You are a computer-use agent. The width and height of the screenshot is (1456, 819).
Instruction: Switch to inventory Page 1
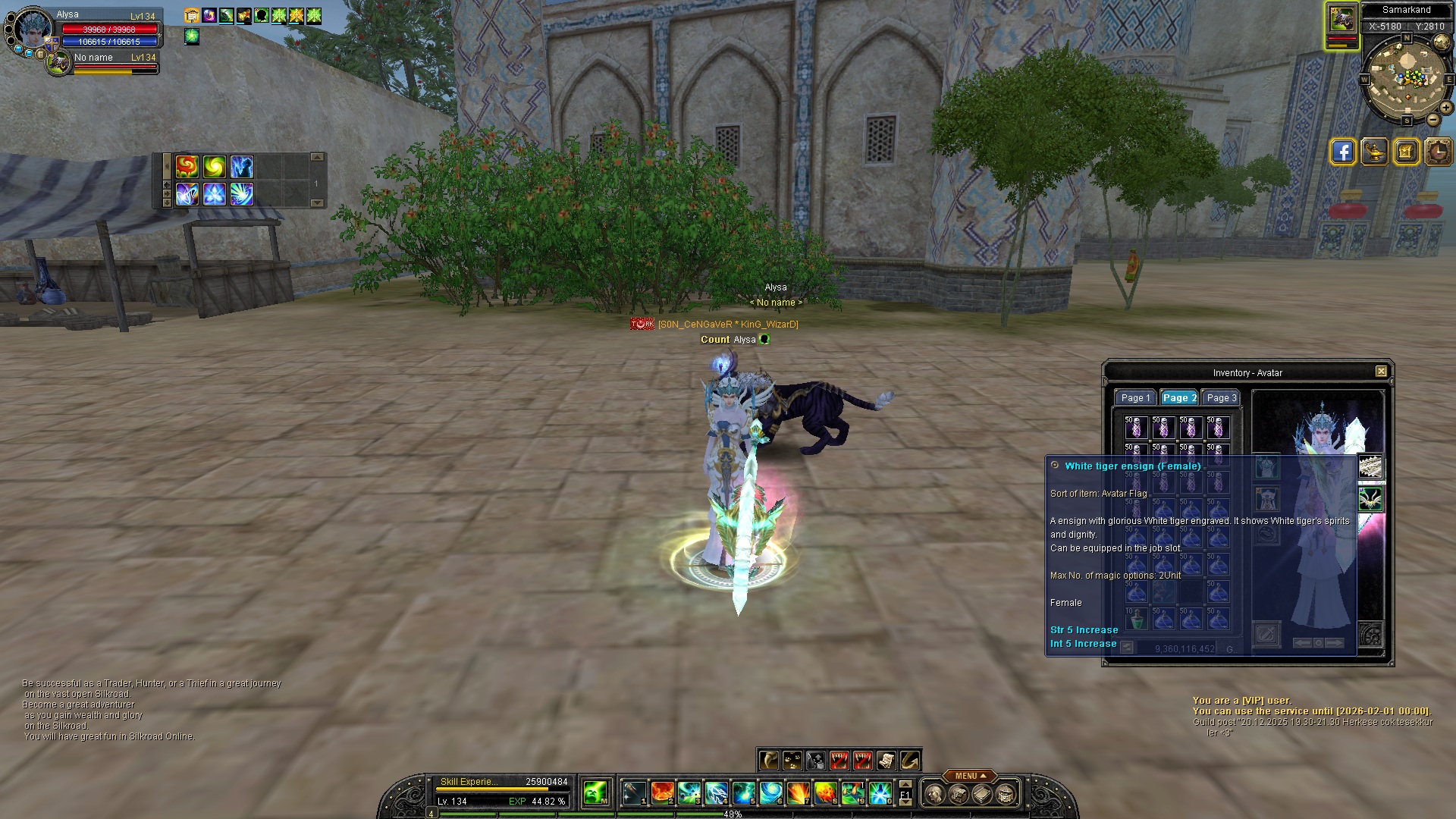(x=1135, y=398)
